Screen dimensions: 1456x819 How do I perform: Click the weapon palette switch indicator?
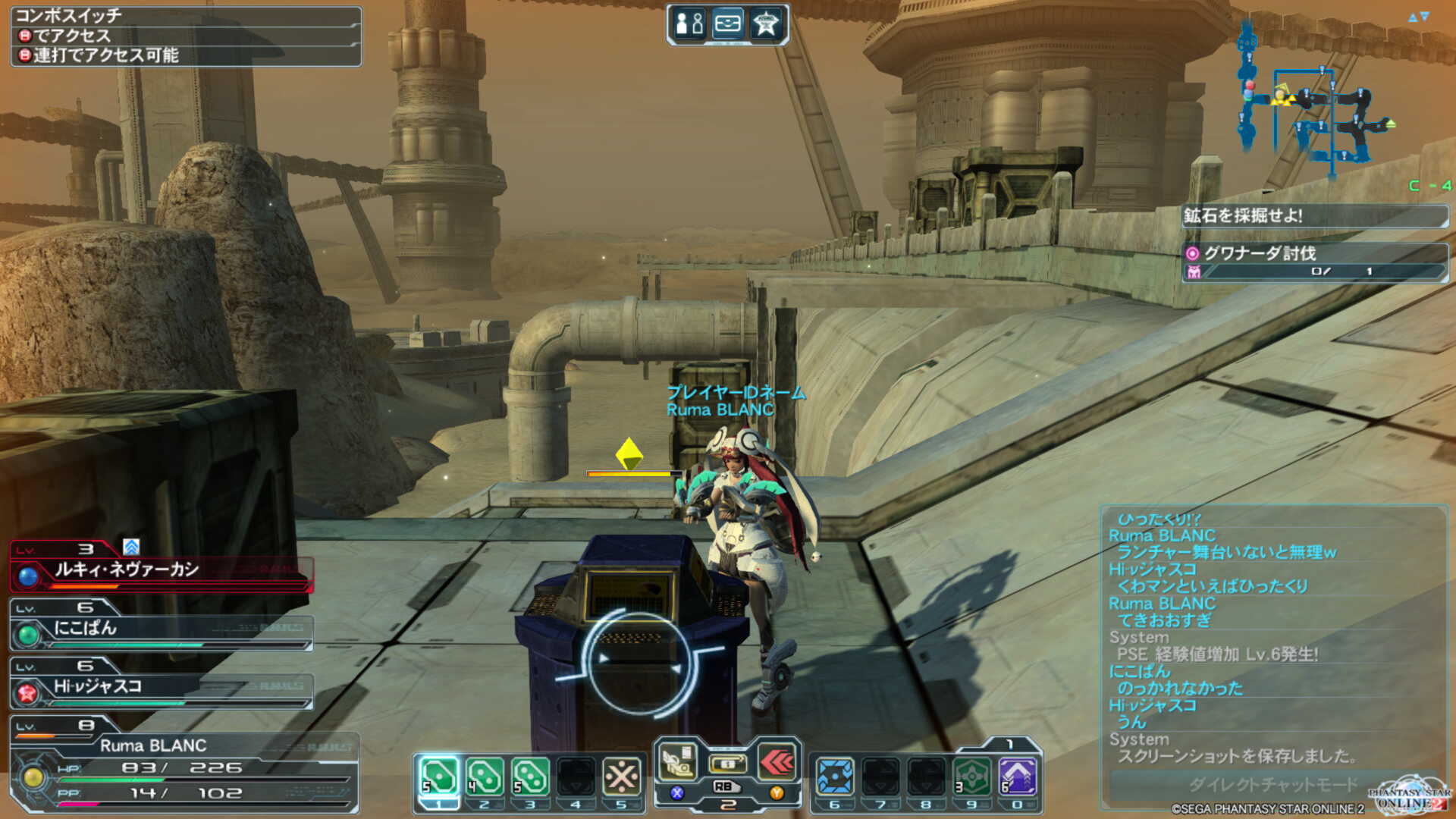pyautogui.click(x=727, y=764)
